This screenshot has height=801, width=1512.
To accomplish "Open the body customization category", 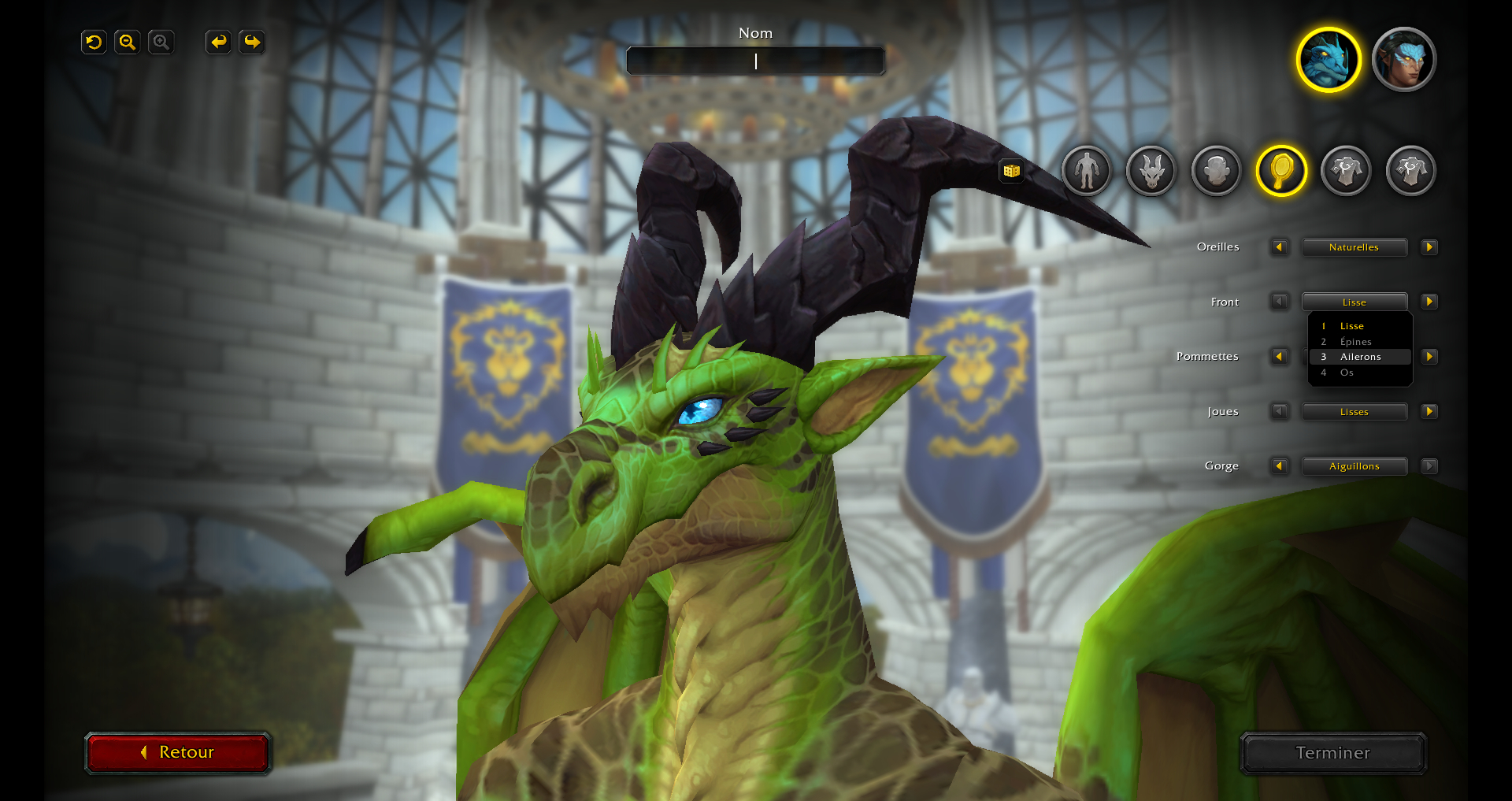I will click(x=1086, y=170).
